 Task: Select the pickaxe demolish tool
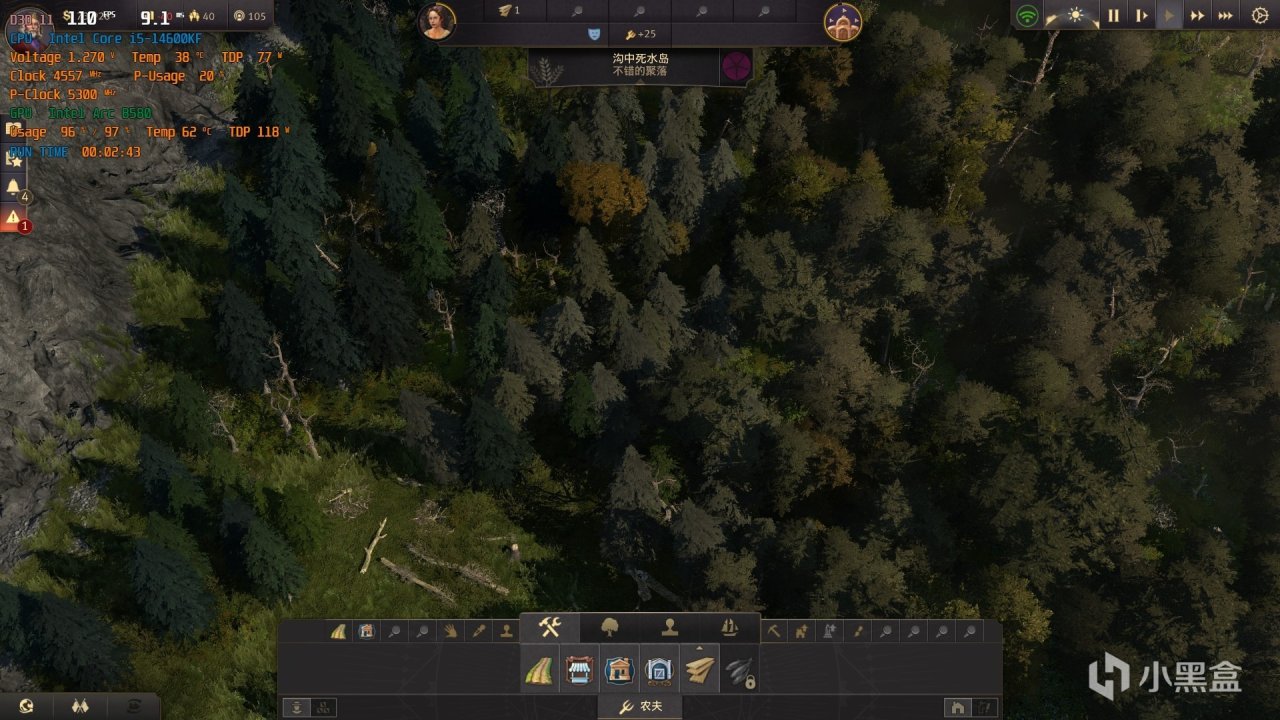click(x=774, y=631)
